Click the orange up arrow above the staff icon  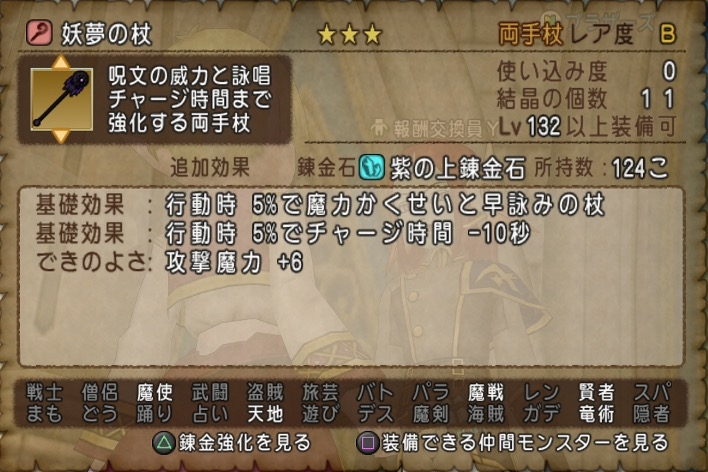click(59, 63)
